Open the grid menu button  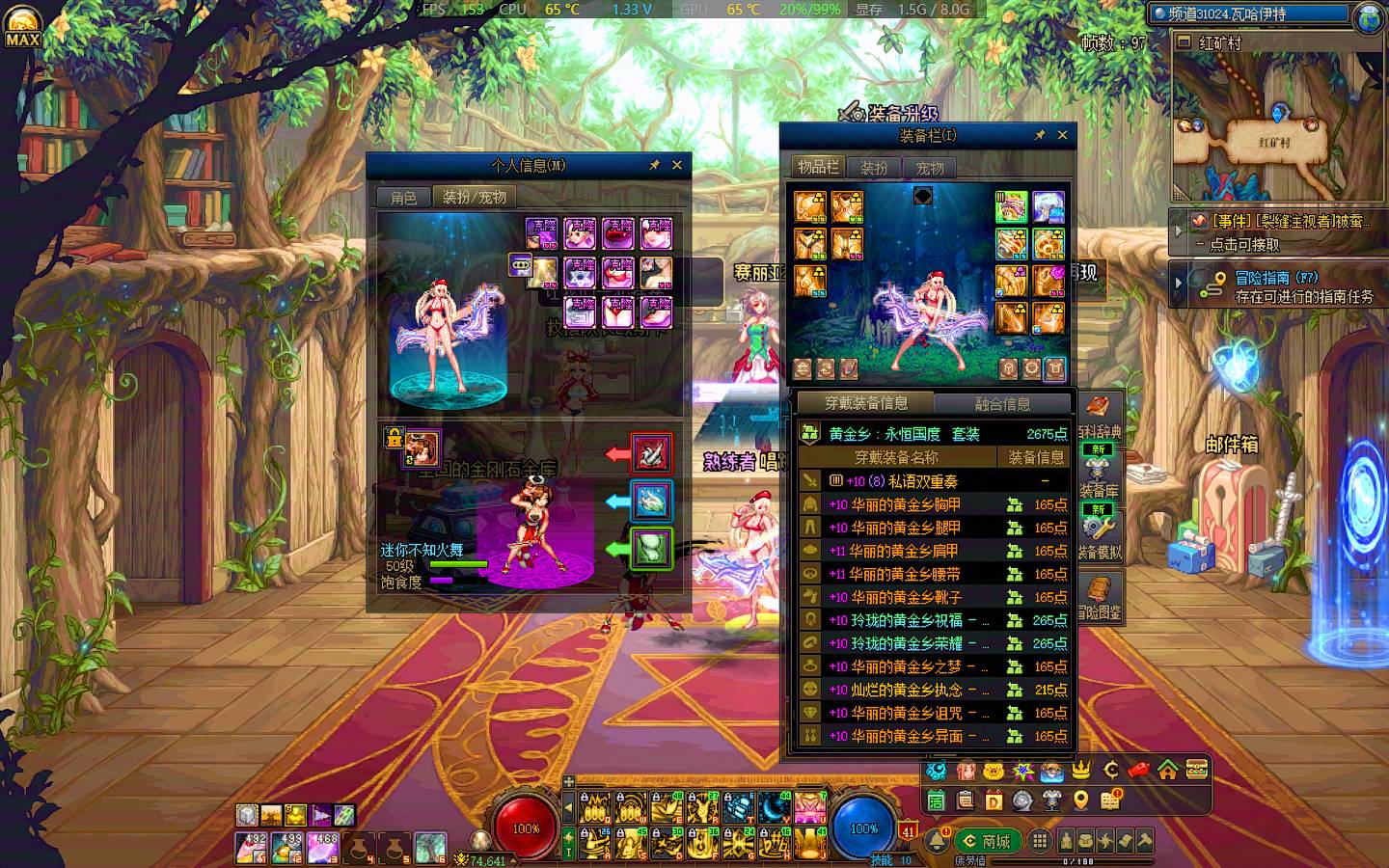(1039, 841)
